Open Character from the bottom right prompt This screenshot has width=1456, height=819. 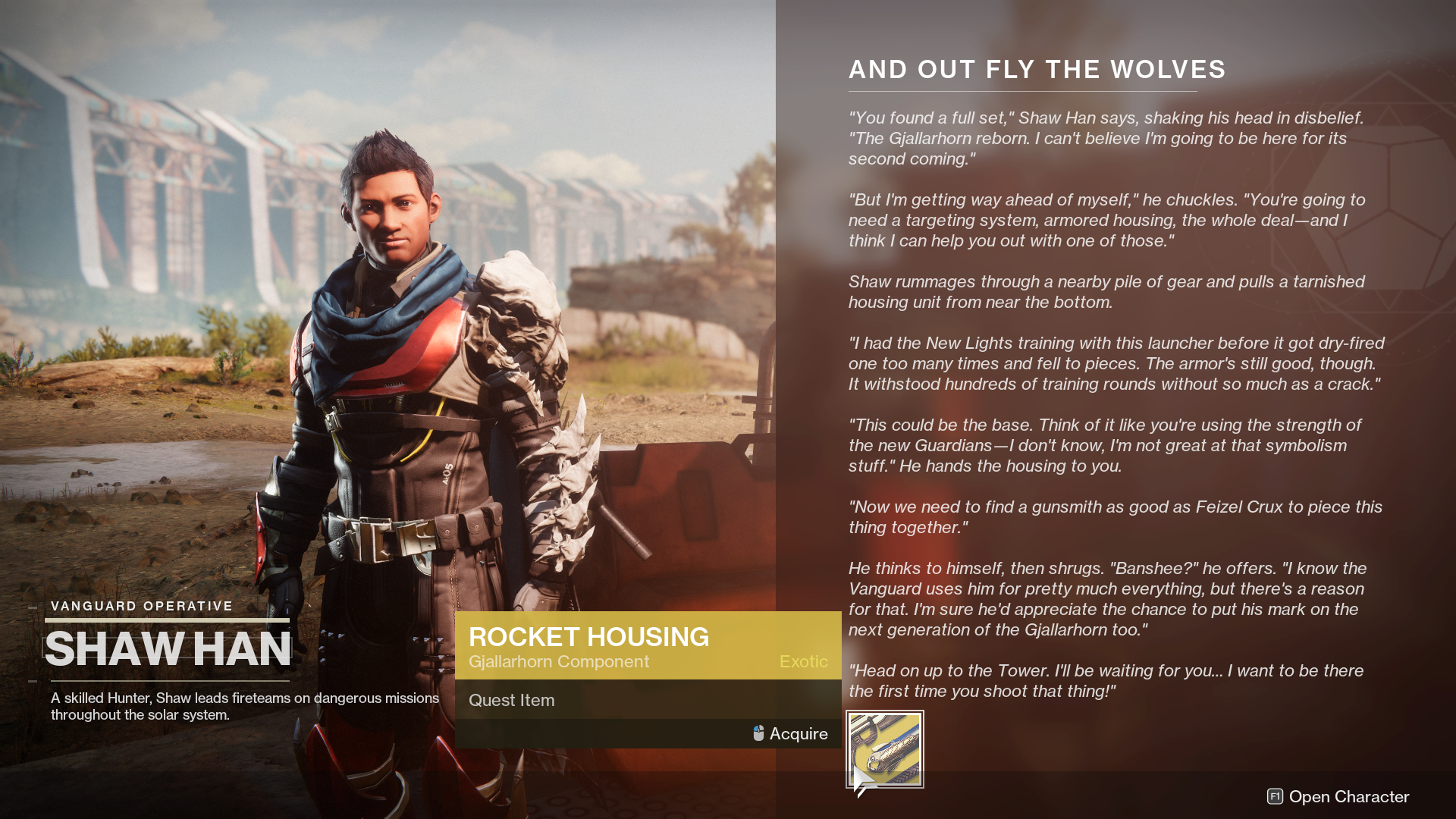(1348, 797)
